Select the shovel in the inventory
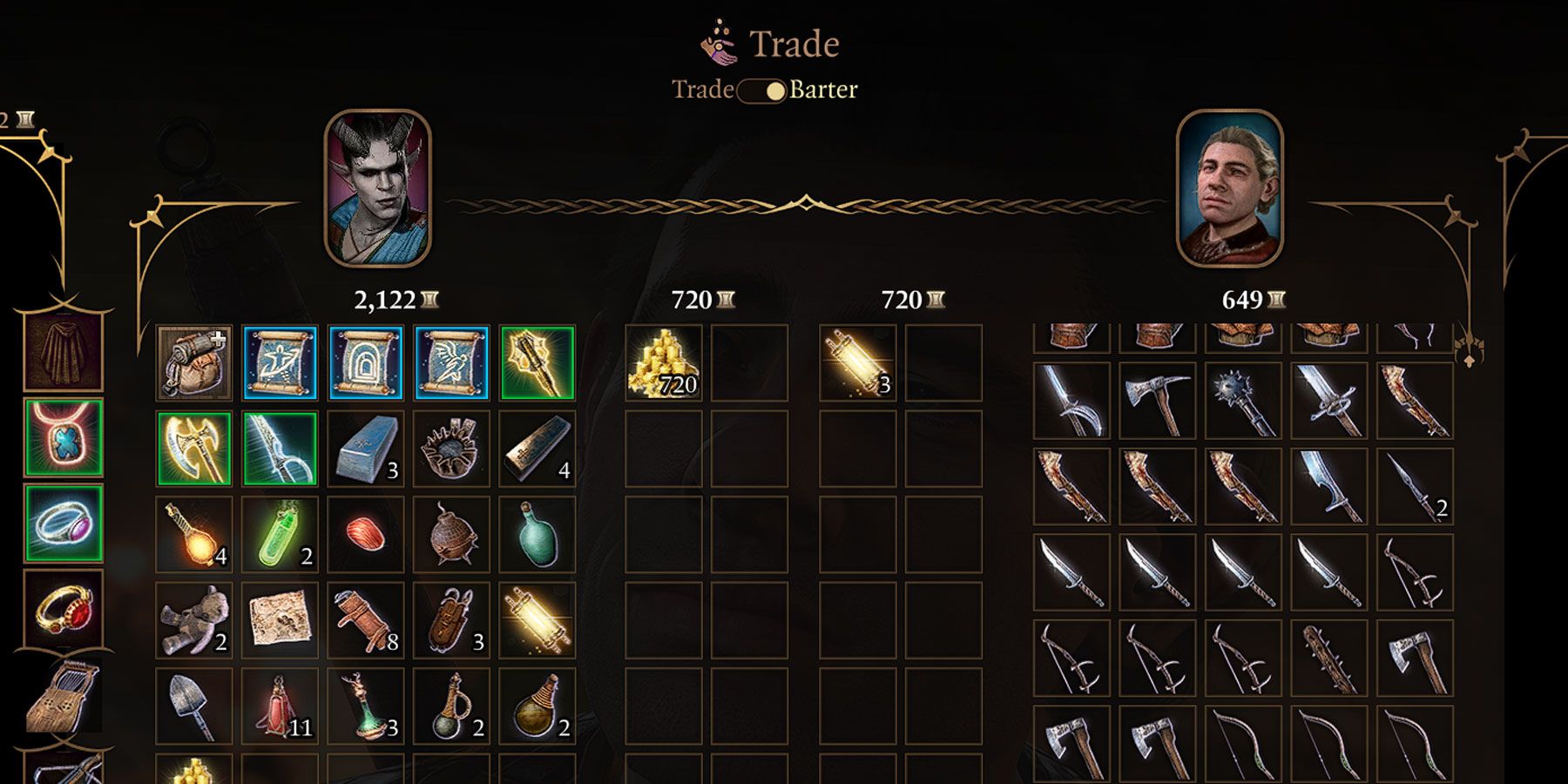Image resolution: width=1568 pixels, height=784 pixels. point(193,707)
